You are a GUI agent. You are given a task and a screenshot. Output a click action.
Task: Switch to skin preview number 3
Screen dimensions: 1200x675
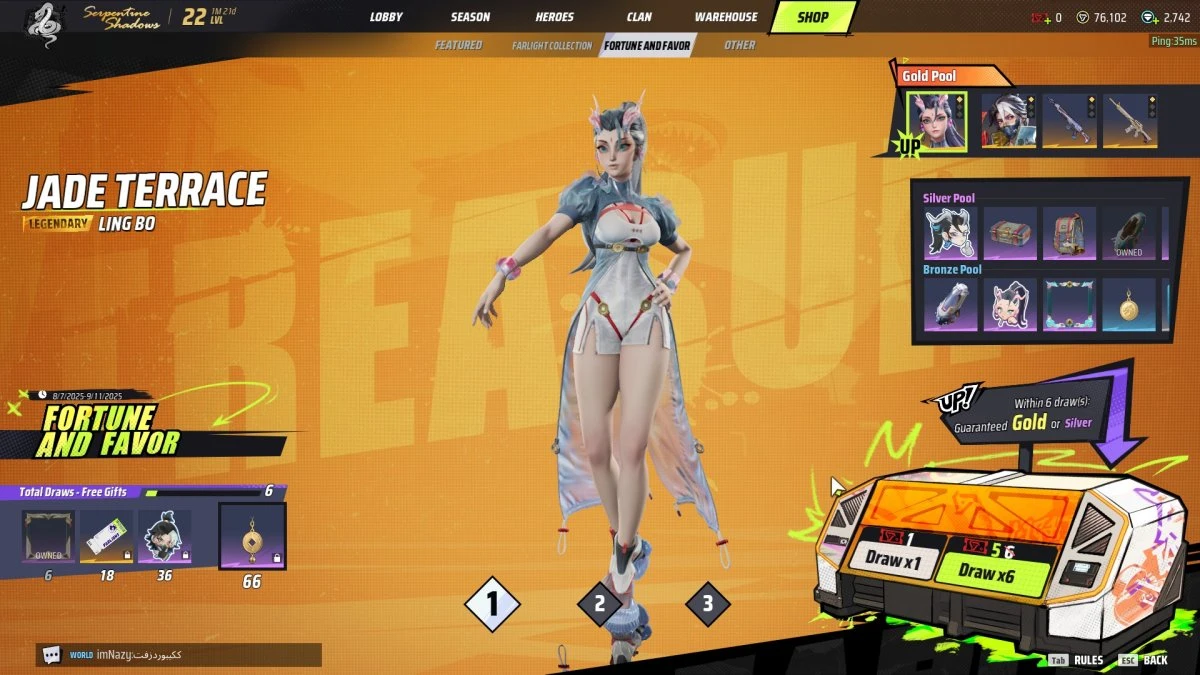click(708, 603)
